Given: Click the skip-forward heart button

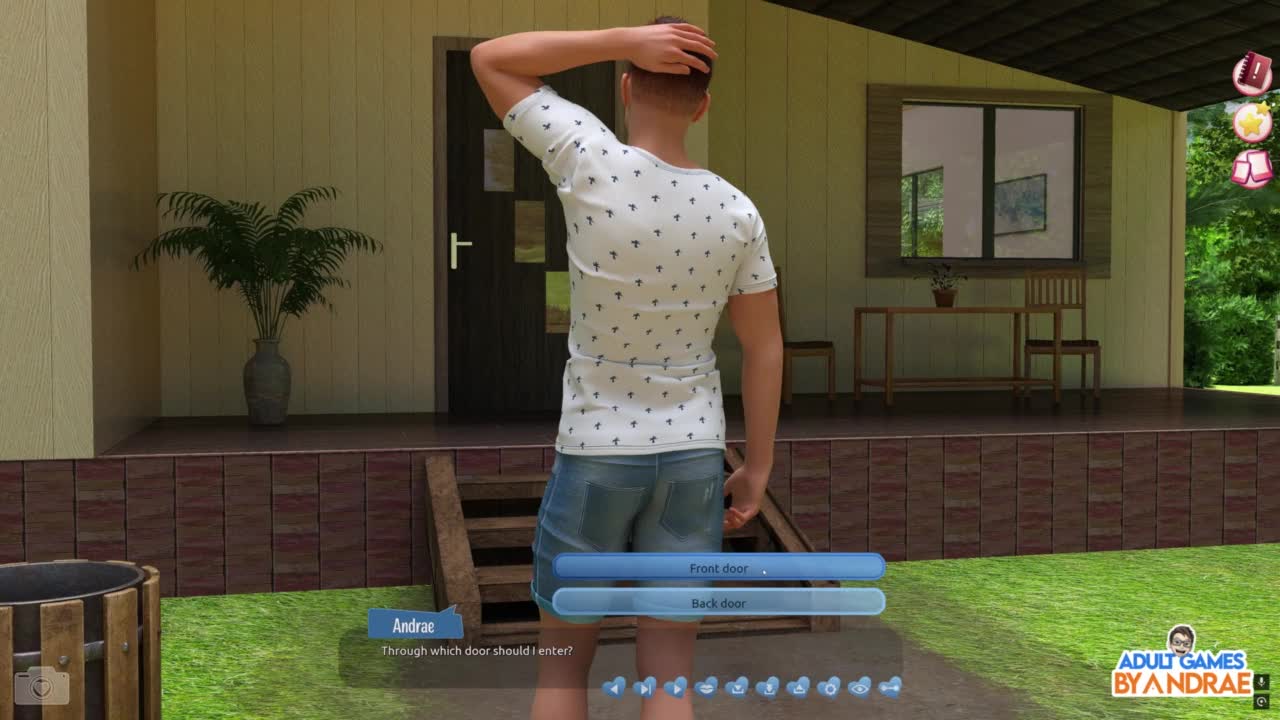Looking at the screenshot, I should point(645,687).
